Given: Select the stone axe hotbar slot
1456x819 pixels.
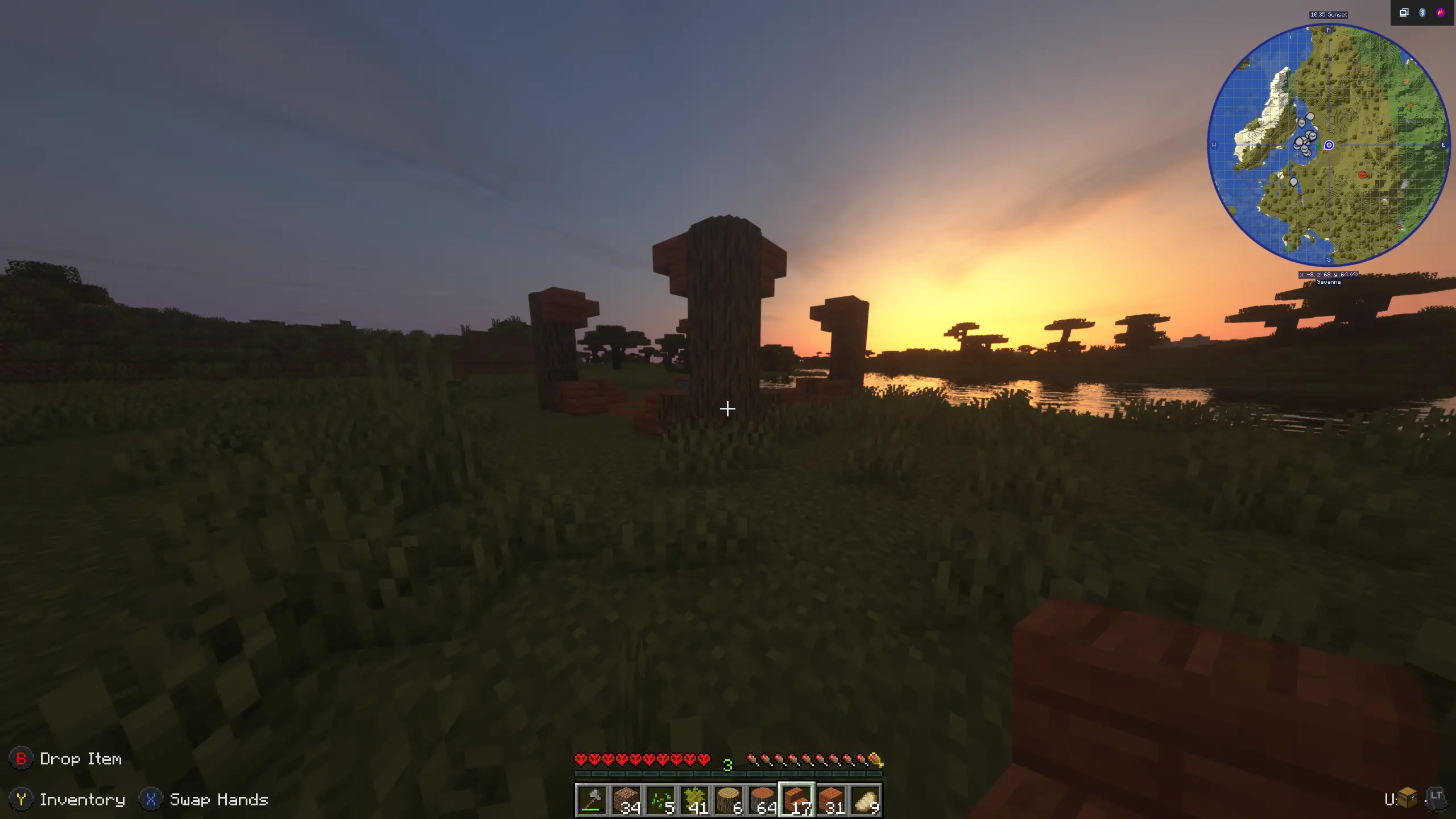Looking at the screenshot, I should [x=591, y=800].
